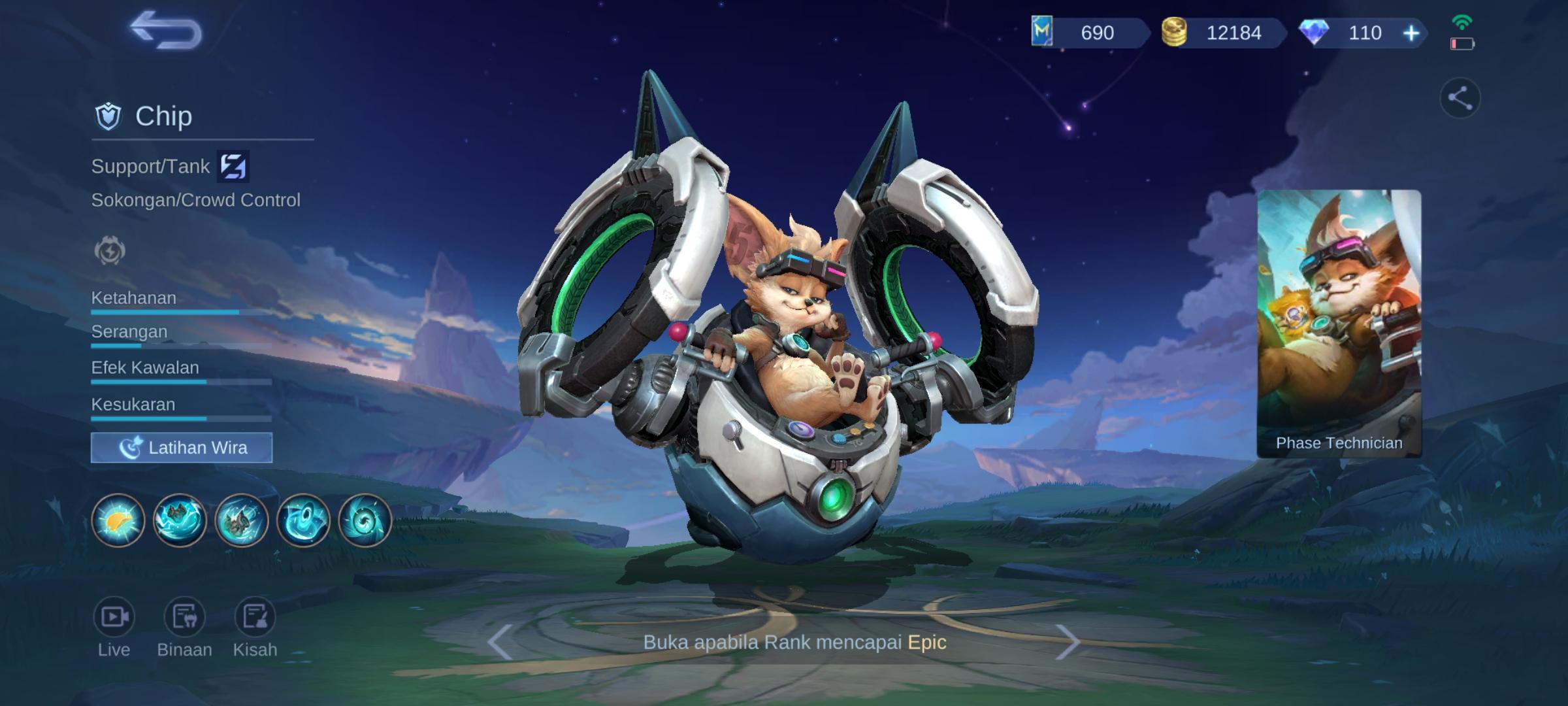Open the Live streaming section

tap(114, 616)
